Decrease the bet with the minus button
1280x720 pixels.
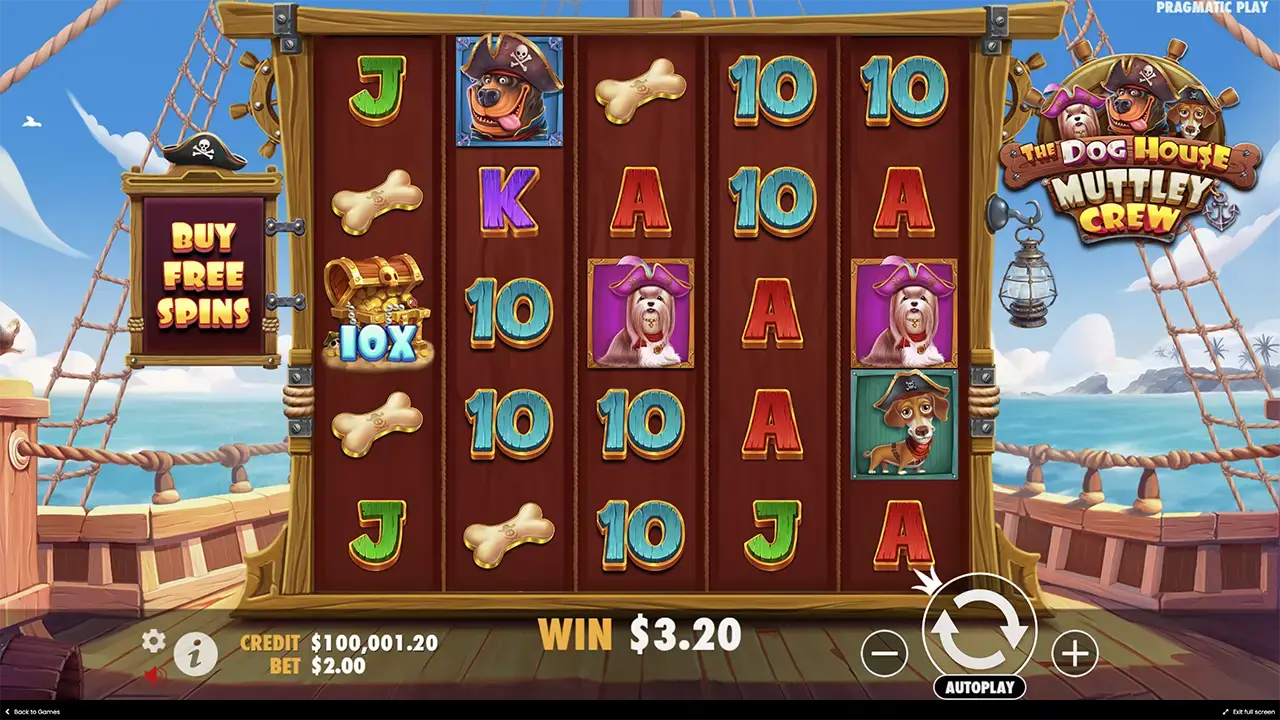pos(884,653)
